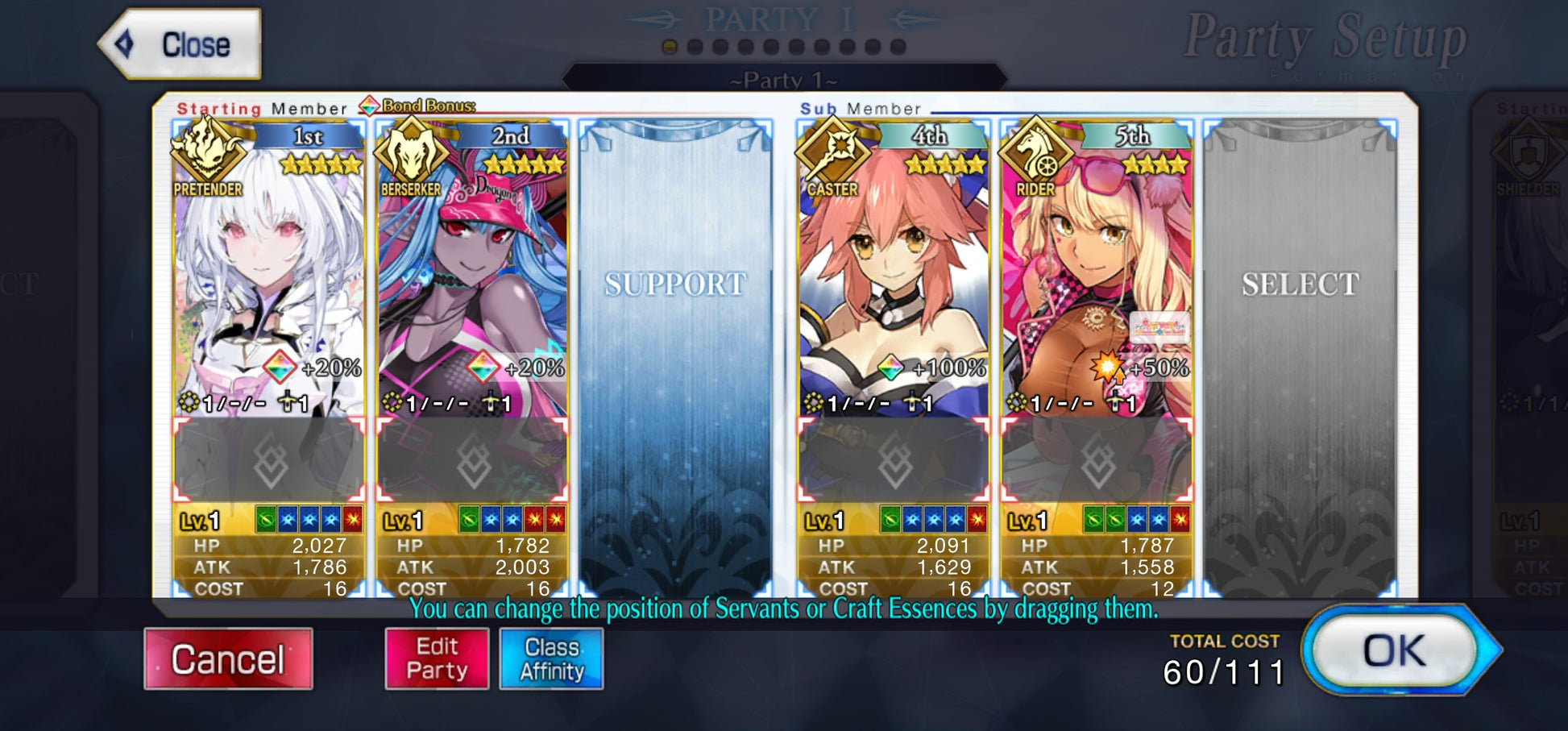Cancel the party changes
This screenshot has height=731, width=1568.
(x=228, y=659)
